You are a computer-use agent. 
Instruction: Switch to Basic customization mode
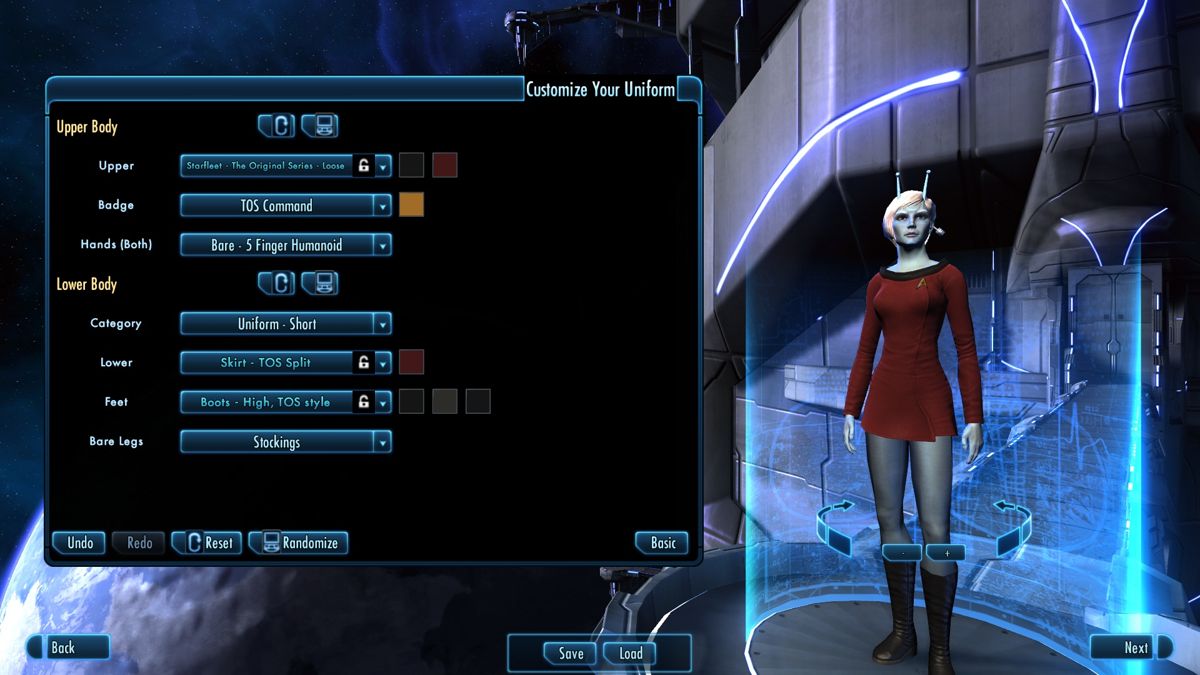pos(663,543)
